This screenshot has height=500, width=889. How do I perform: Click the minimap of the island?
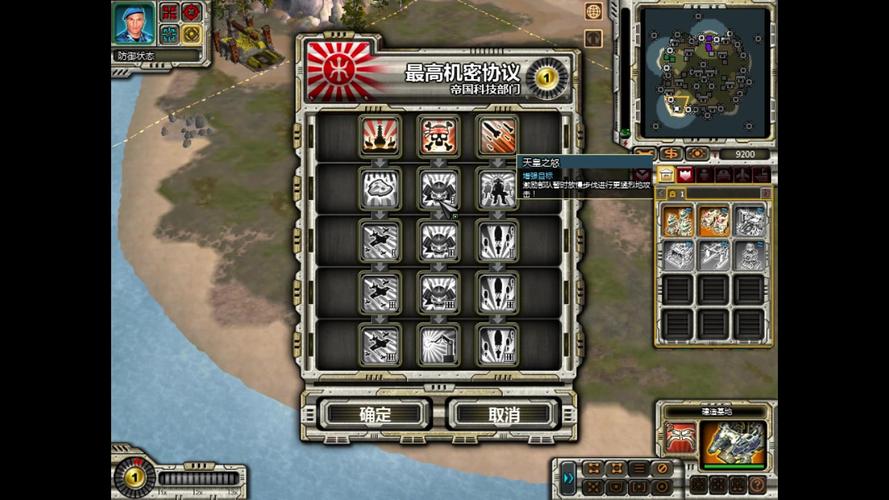pos(706,71)
